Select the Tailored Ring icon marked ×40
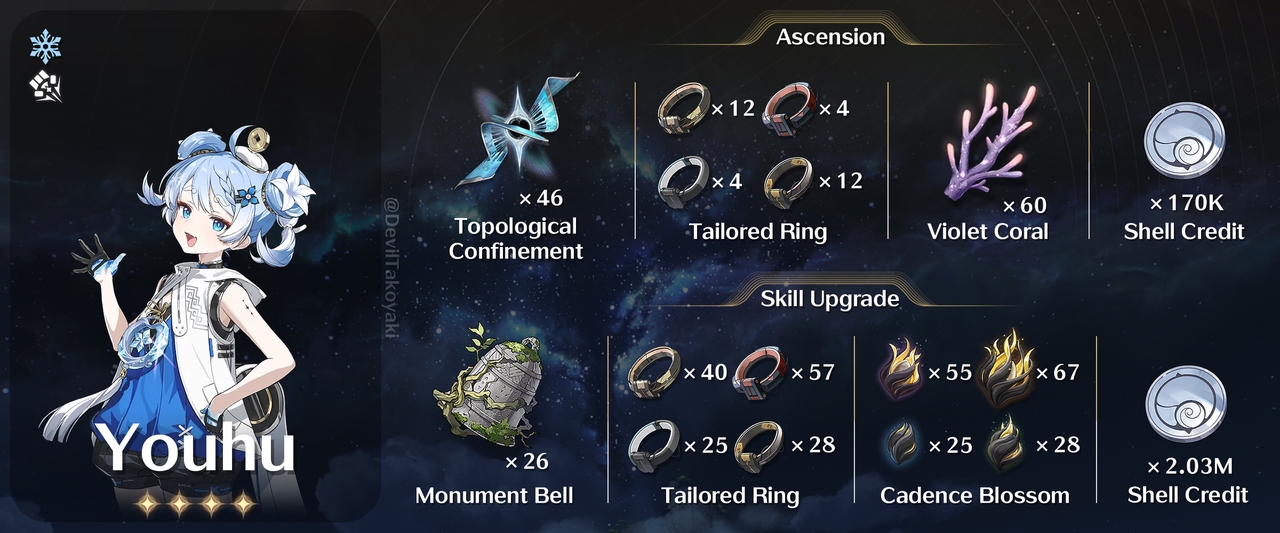Image resolution: width=1280 pixels, height=533 pixels. tap(654, 373)
